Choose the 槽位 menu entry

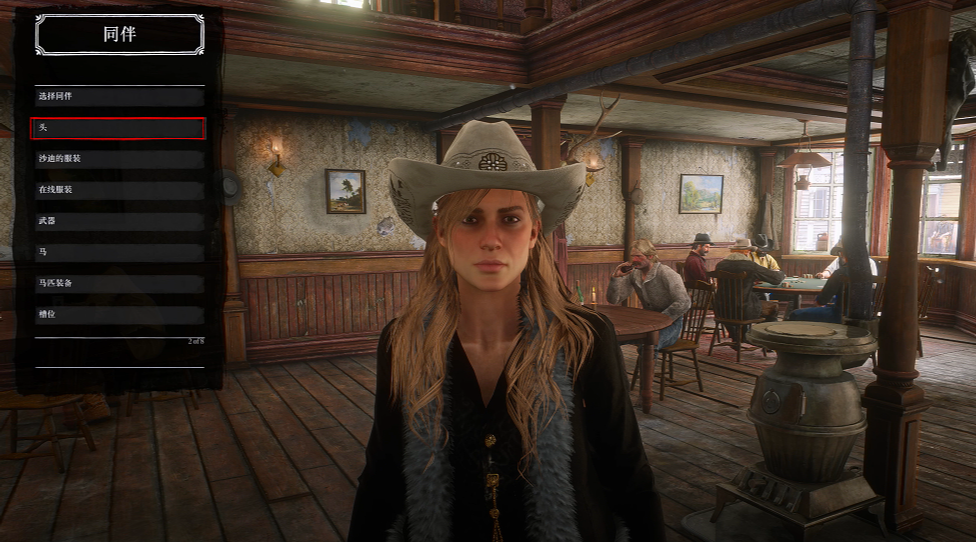[118, 314]
